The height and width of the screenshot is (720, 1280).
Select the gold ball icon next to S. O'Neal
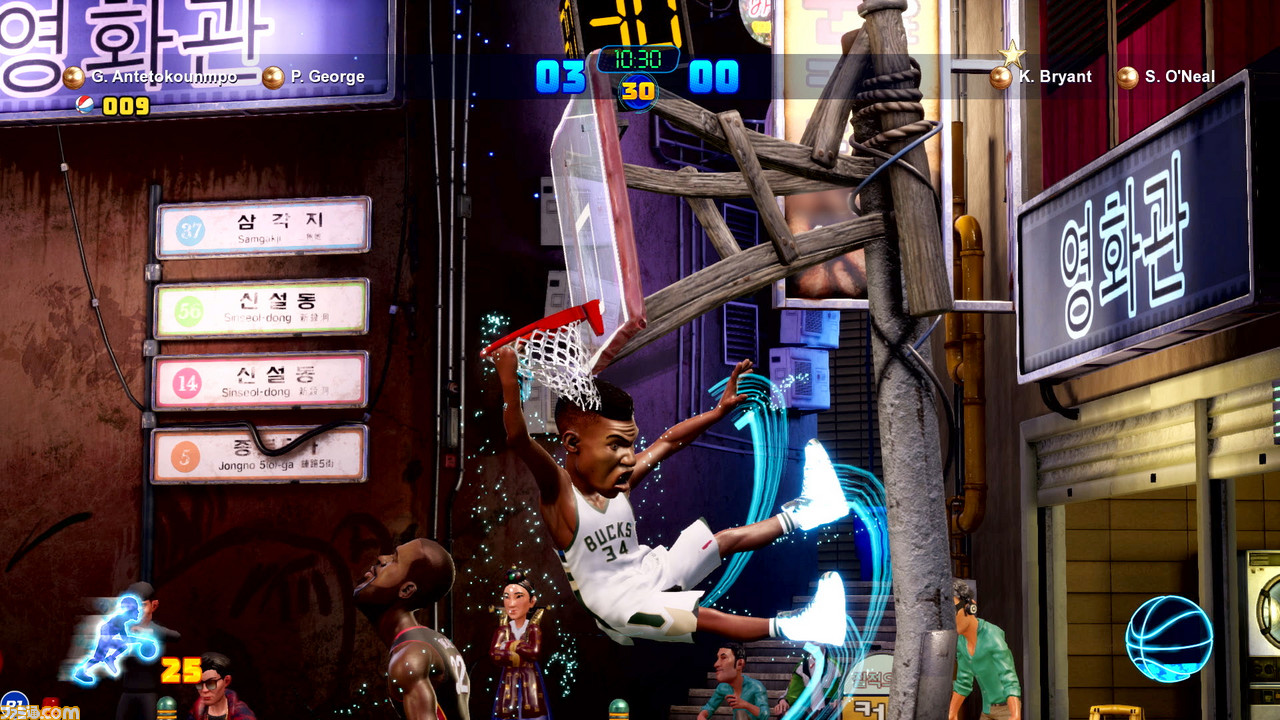(1126, 76)
